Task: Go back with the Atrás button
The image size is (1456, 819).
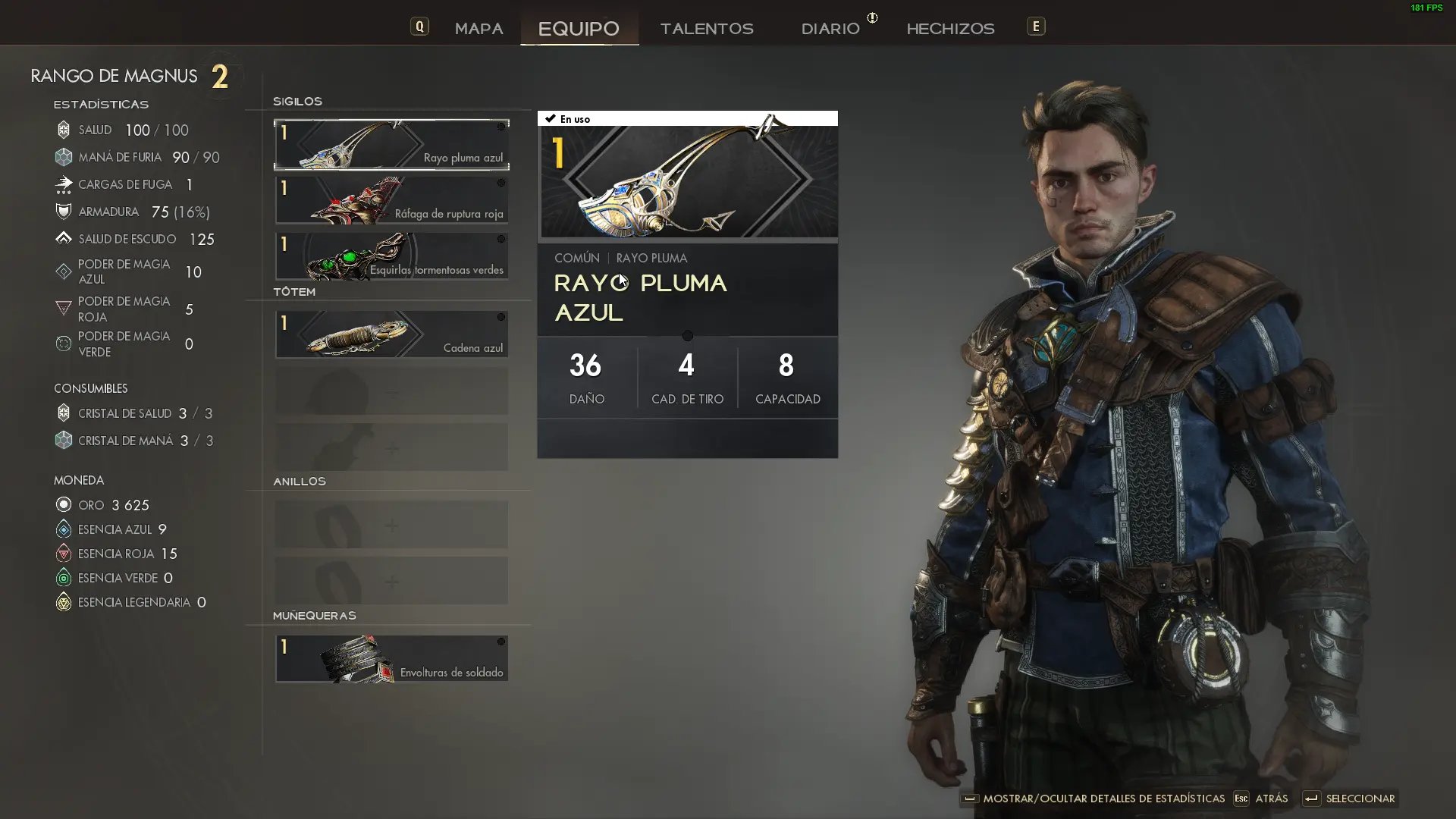Action: pos(1262,799)
